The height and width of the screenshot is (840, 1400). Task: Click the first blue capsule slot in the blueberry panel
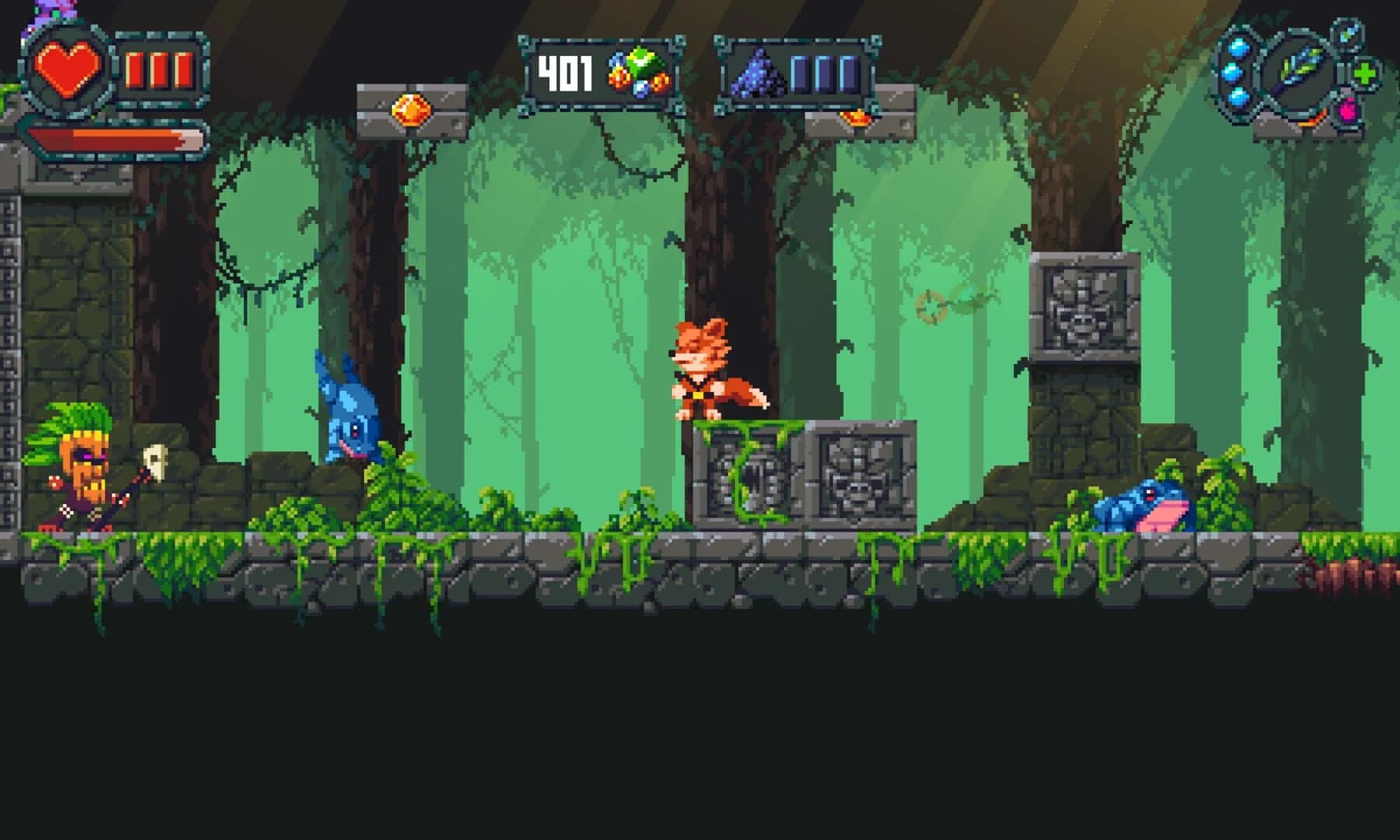[x=800, y=75]
